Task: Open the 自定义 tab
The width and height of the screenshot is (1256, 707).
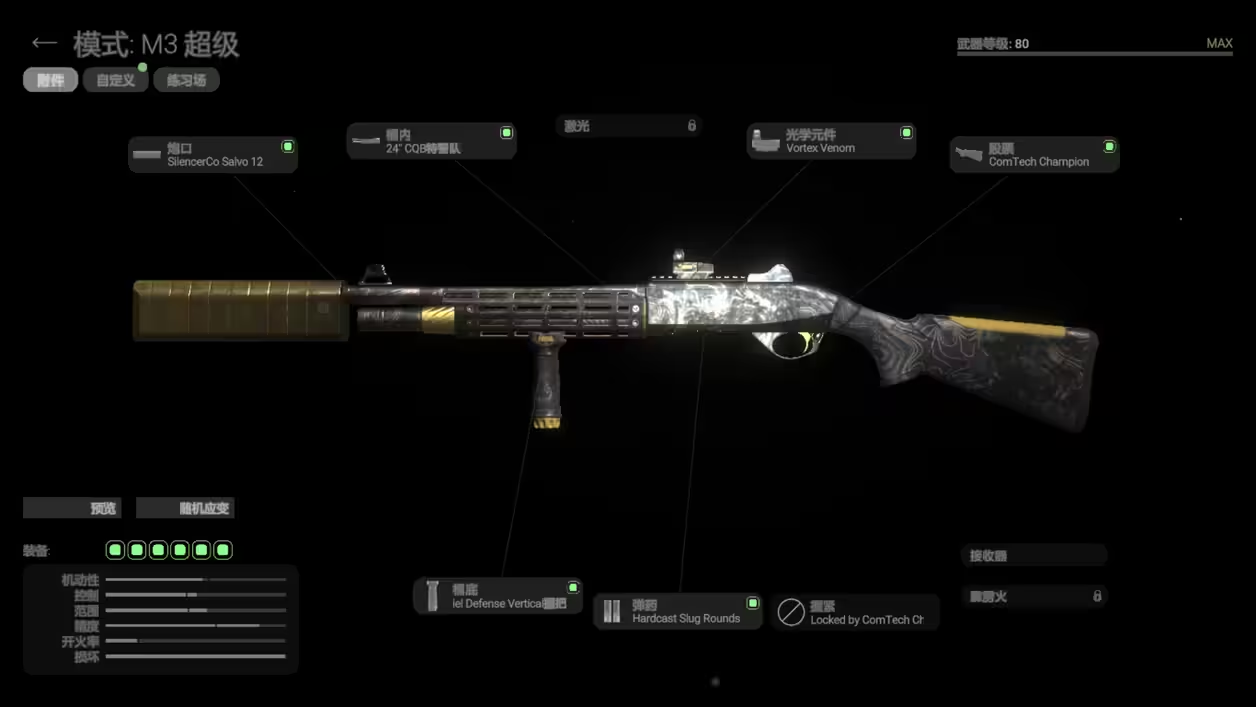Action: [x=115, y=80]
